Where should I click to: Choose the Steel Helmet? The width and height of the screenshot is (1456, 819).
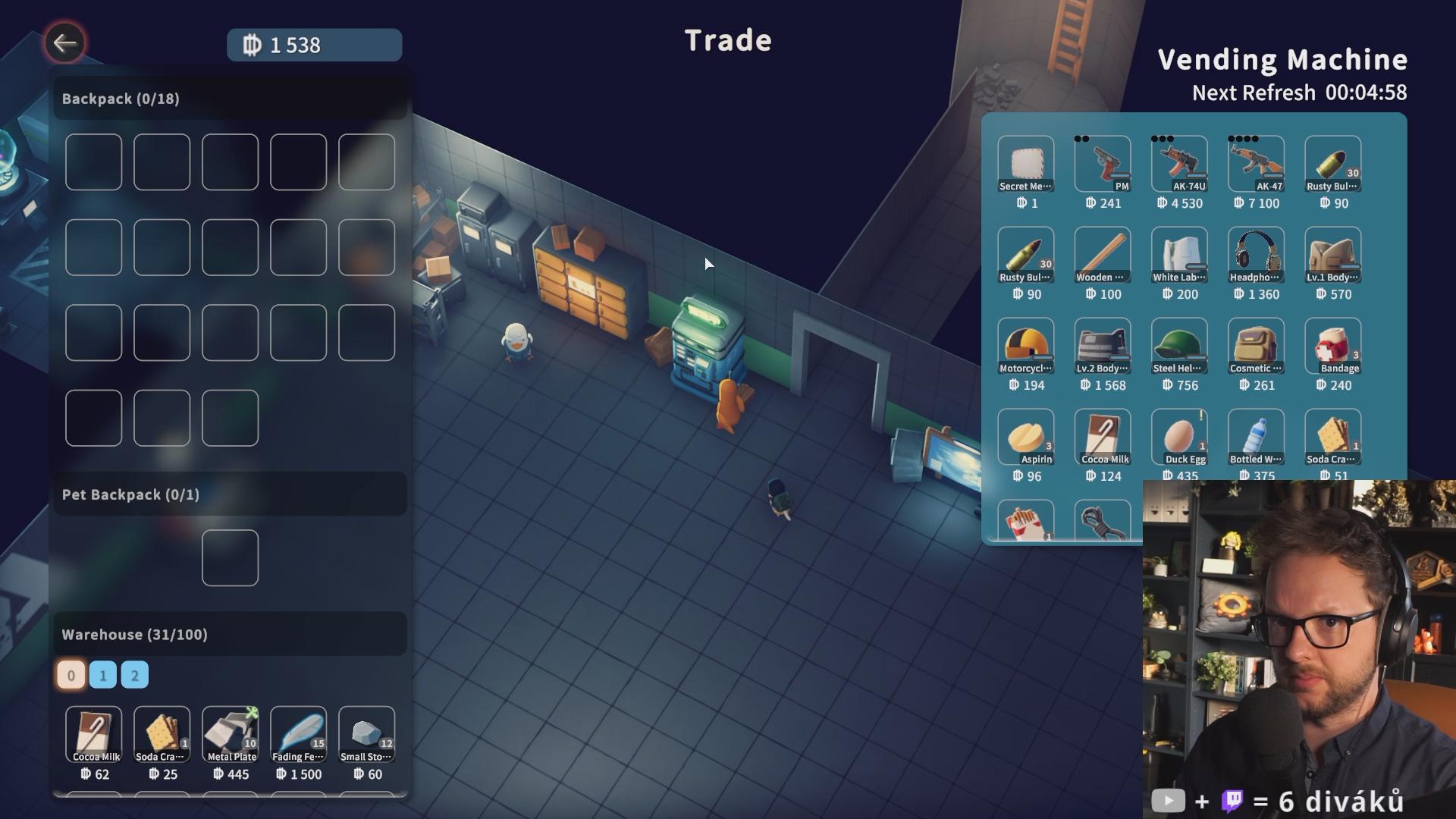[x=1179, y=346]
